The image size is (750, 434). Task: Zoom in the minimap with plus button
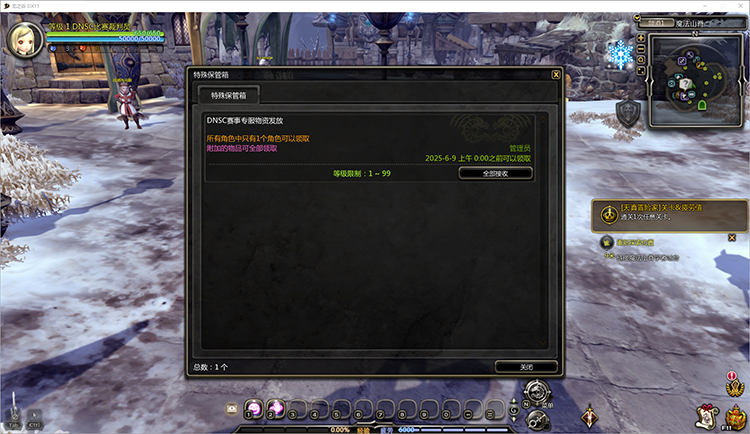click(x=640, y=38)
